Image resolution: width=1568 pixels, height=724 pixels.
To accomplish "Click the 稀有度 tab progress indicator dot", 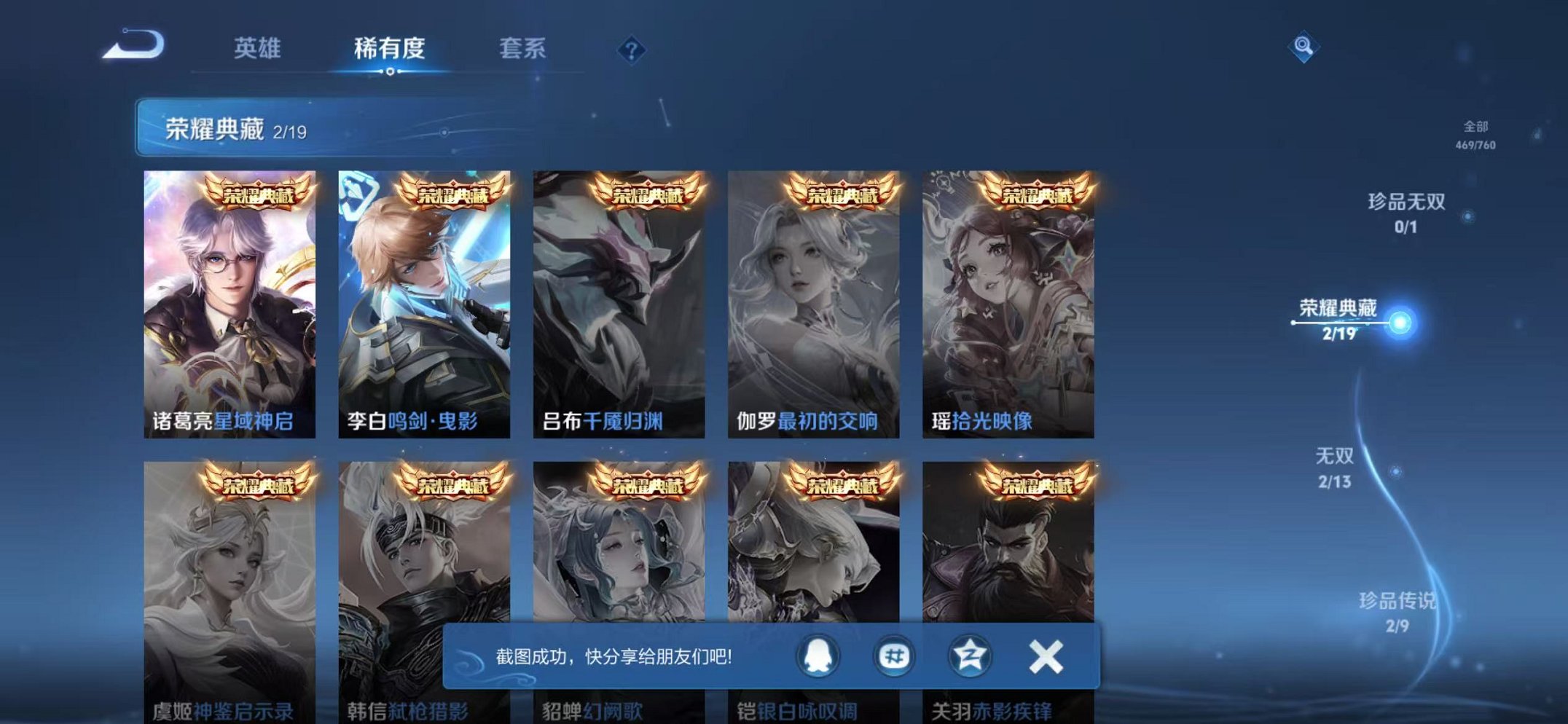I will click(391, 73).
